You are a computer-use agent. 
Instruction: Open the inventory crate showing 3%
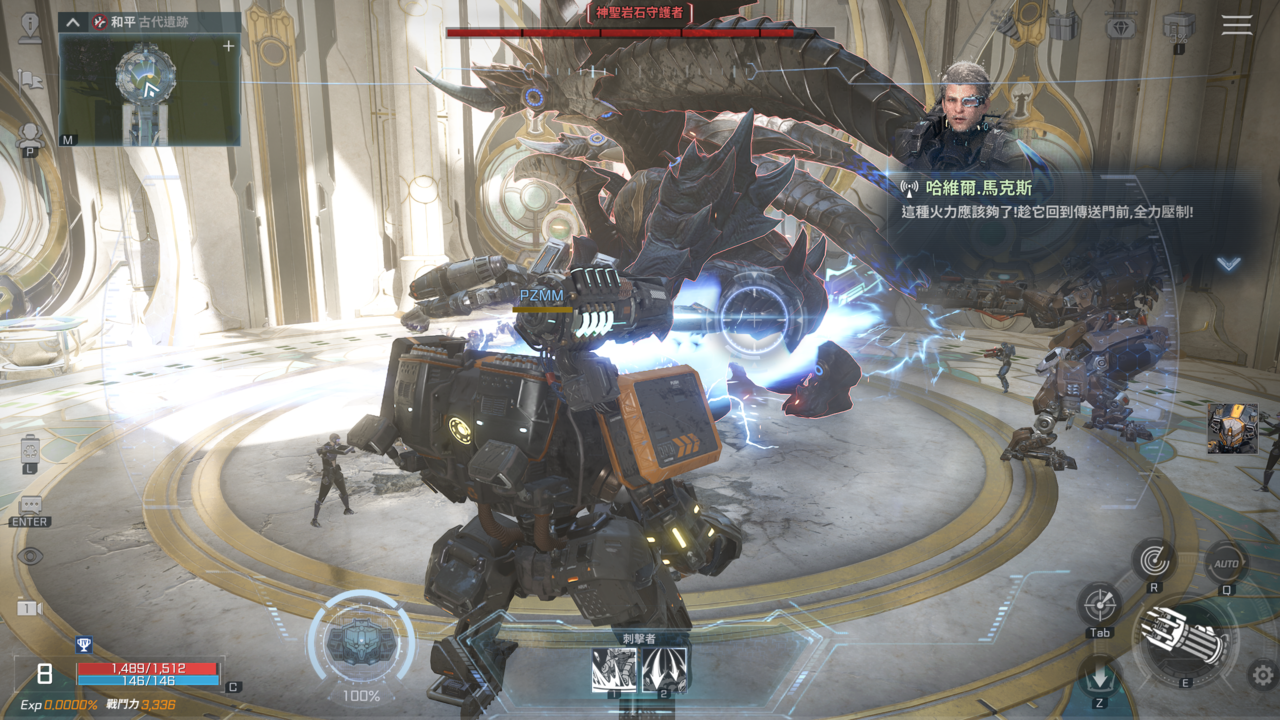click(x=1179, y=27)
